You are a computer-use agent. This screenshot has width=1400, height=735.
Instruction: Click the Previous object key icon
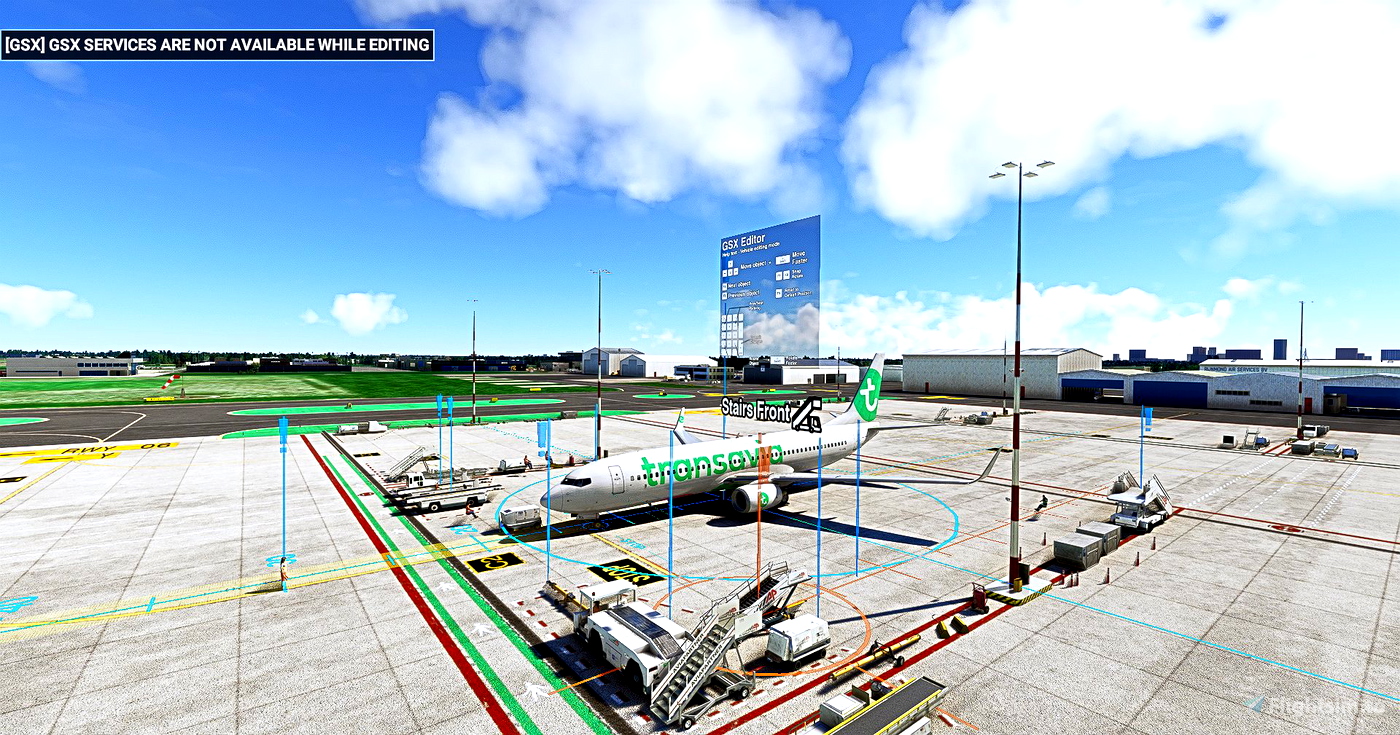[x=724, y=294]
